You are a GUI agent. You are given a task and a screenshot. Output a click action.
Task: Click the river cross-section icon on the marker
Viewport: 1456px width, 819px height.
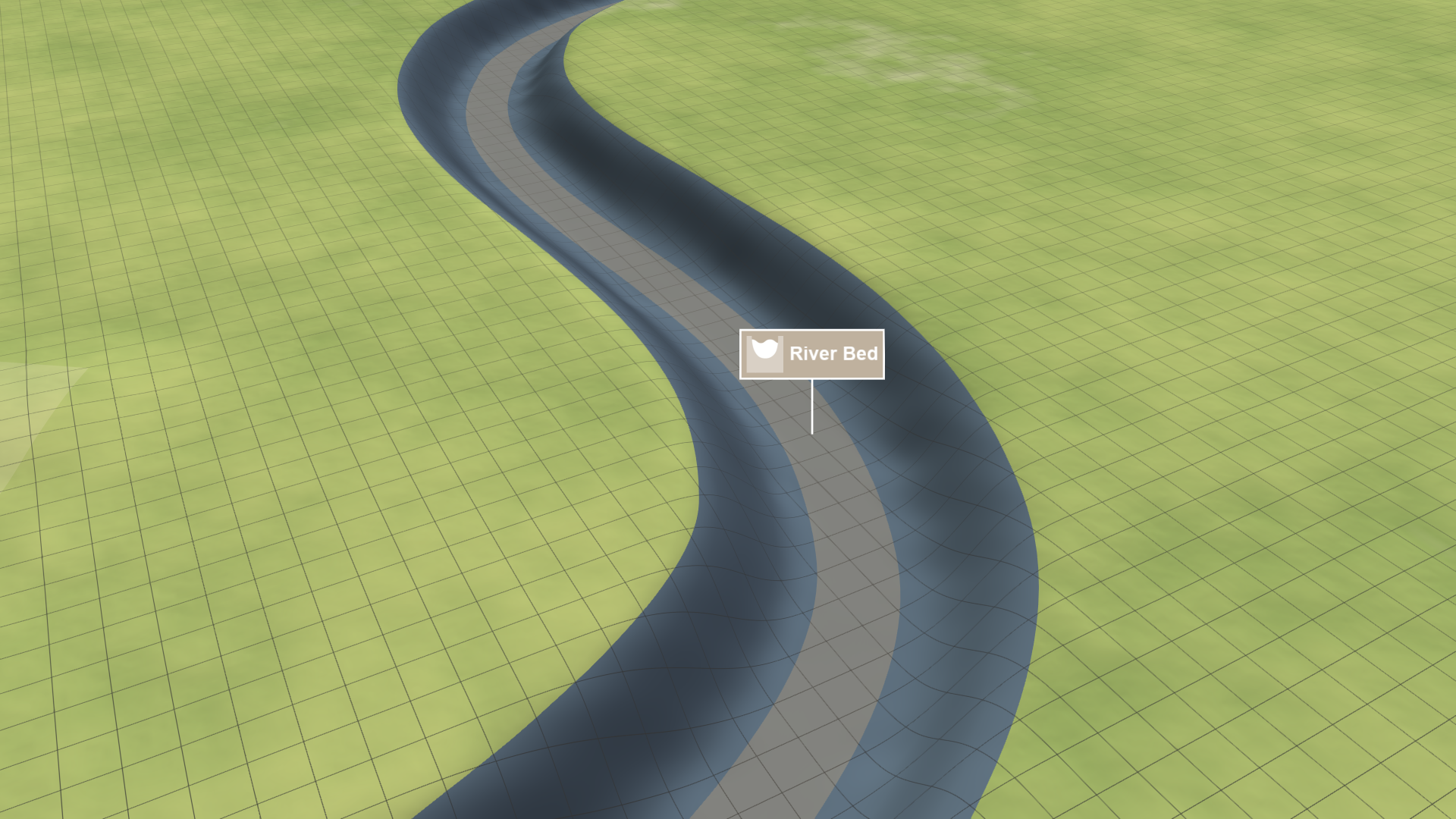764,353
